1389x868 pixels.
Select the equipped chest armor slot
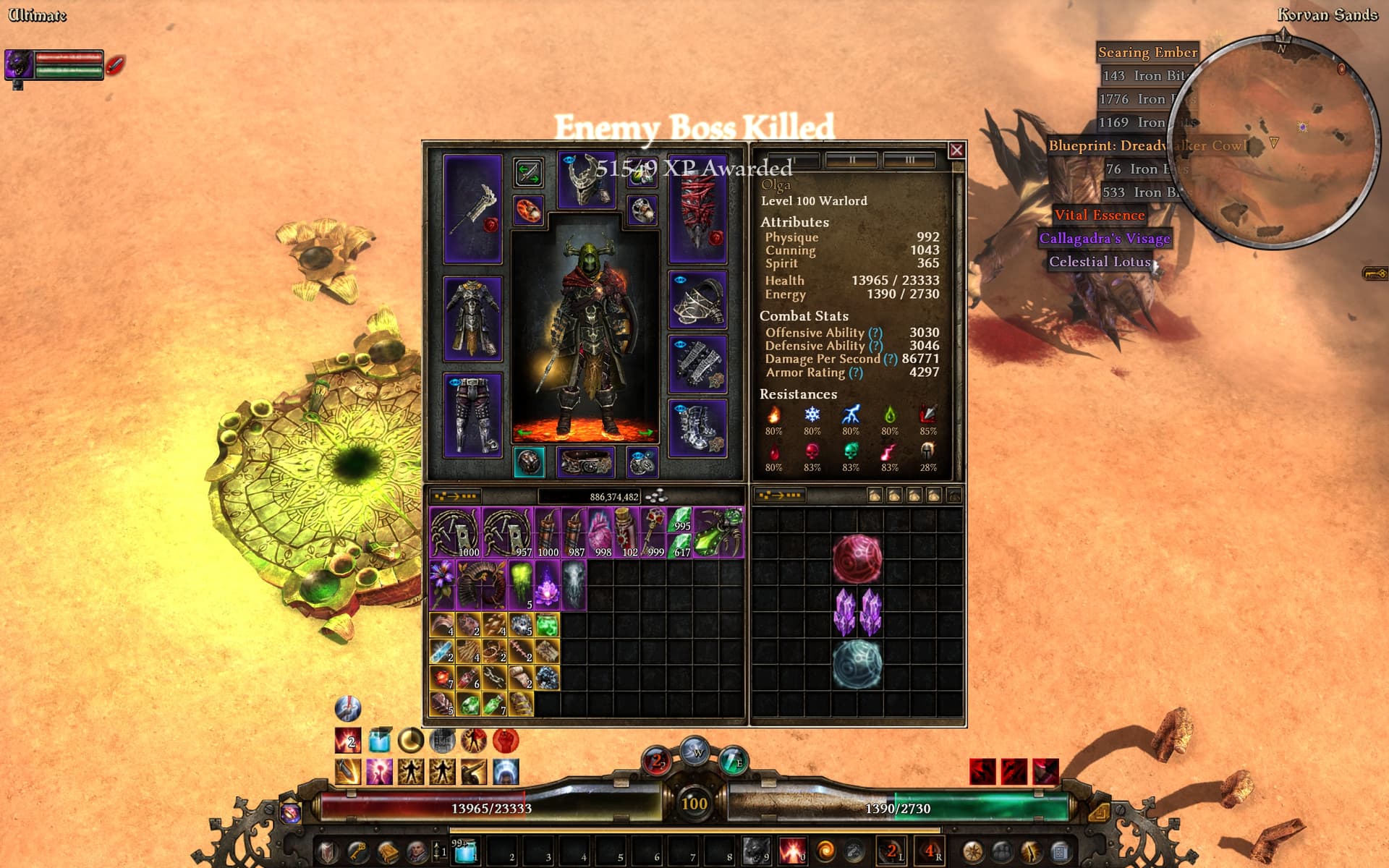(472, 318)
